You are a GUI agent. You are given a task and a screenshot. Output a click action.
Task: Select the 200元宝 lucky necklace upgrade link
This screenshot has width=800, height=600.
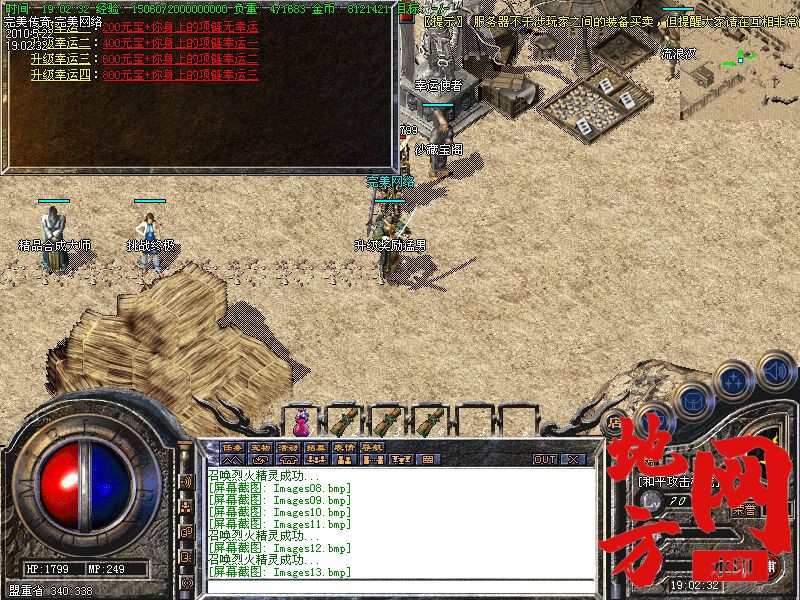coord(180,27)
